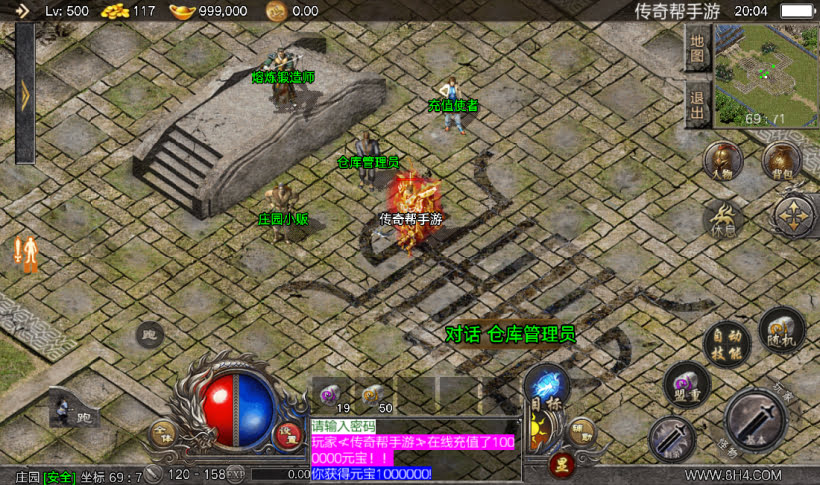The width and height of the screenshot is (820, 485).
Task: Open the 背包 backpack
Action: tap(781, 159)
